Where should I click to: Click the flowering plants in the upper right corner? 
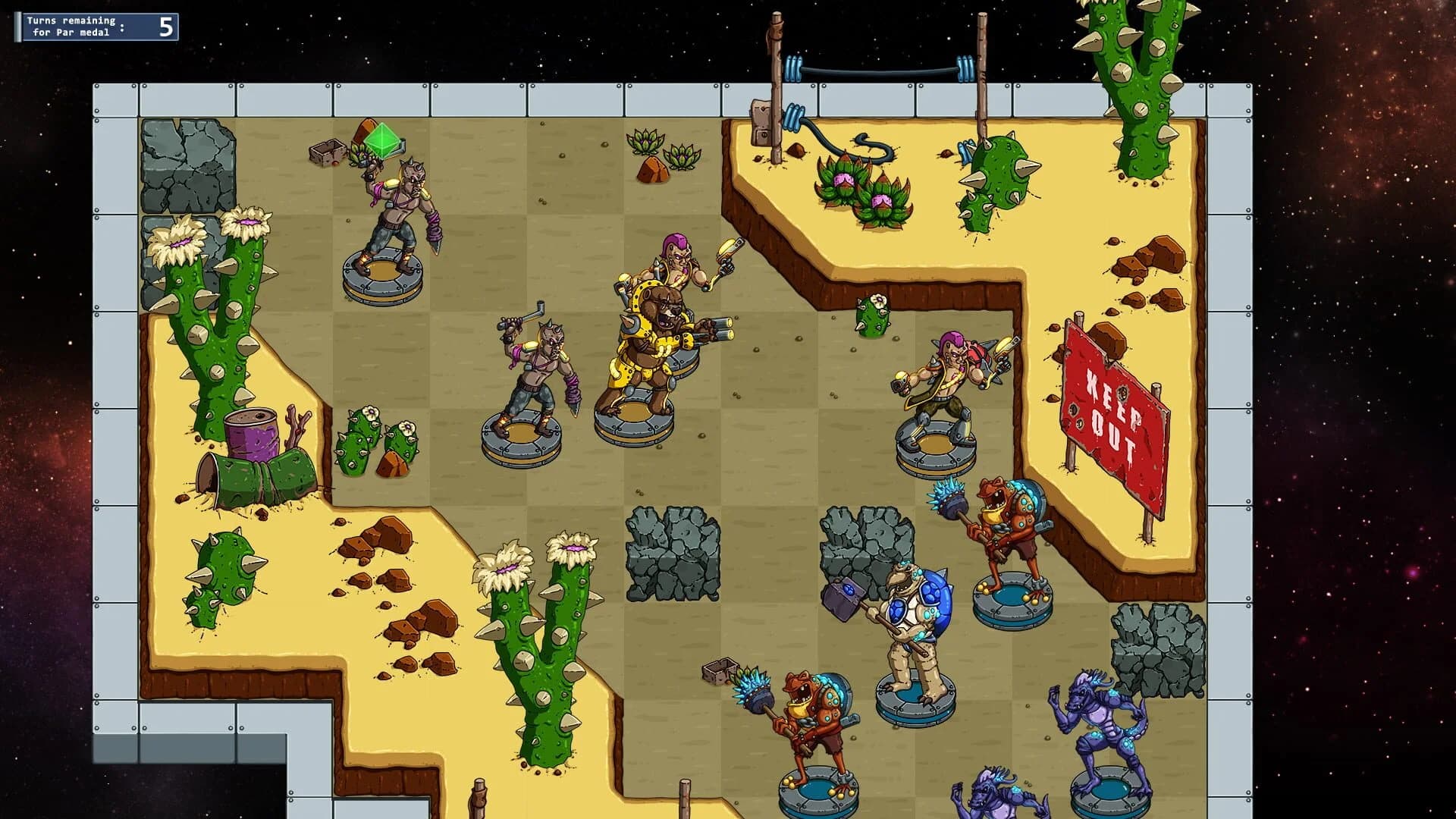tap(864, 190)
